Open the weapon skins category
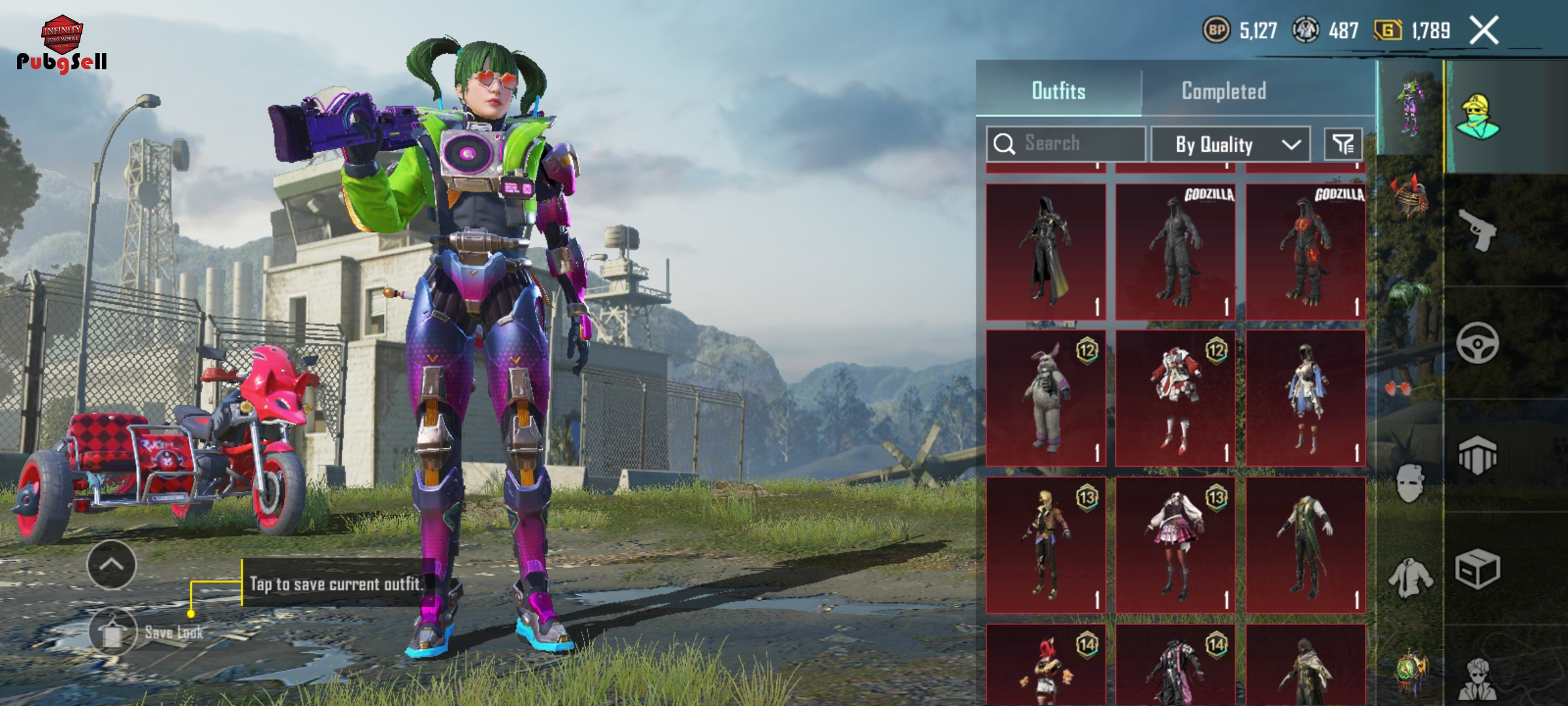1568x706 pixels. pos(1477,229)
